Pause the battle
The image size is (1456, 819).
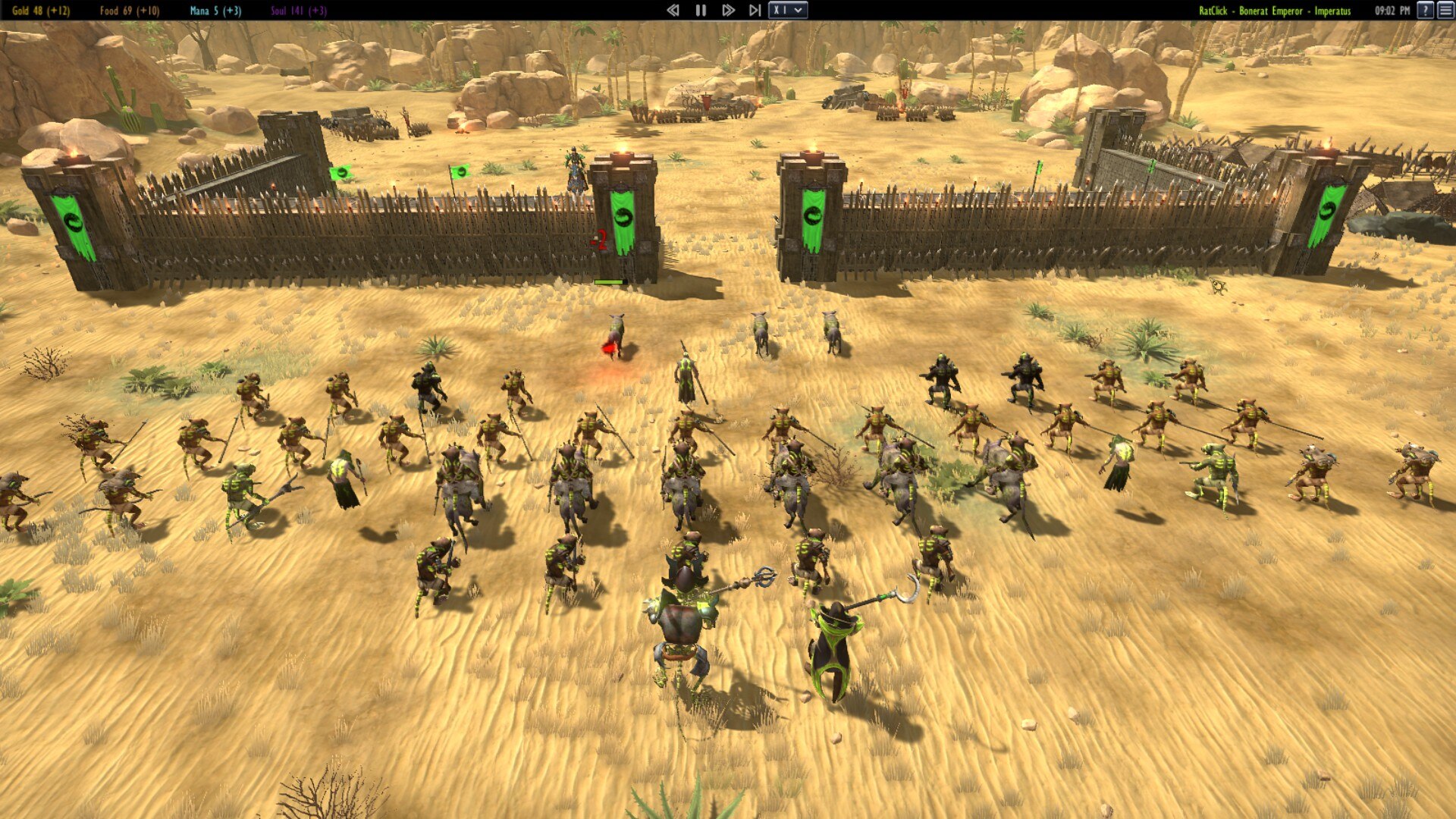click(x=701, y=11)
